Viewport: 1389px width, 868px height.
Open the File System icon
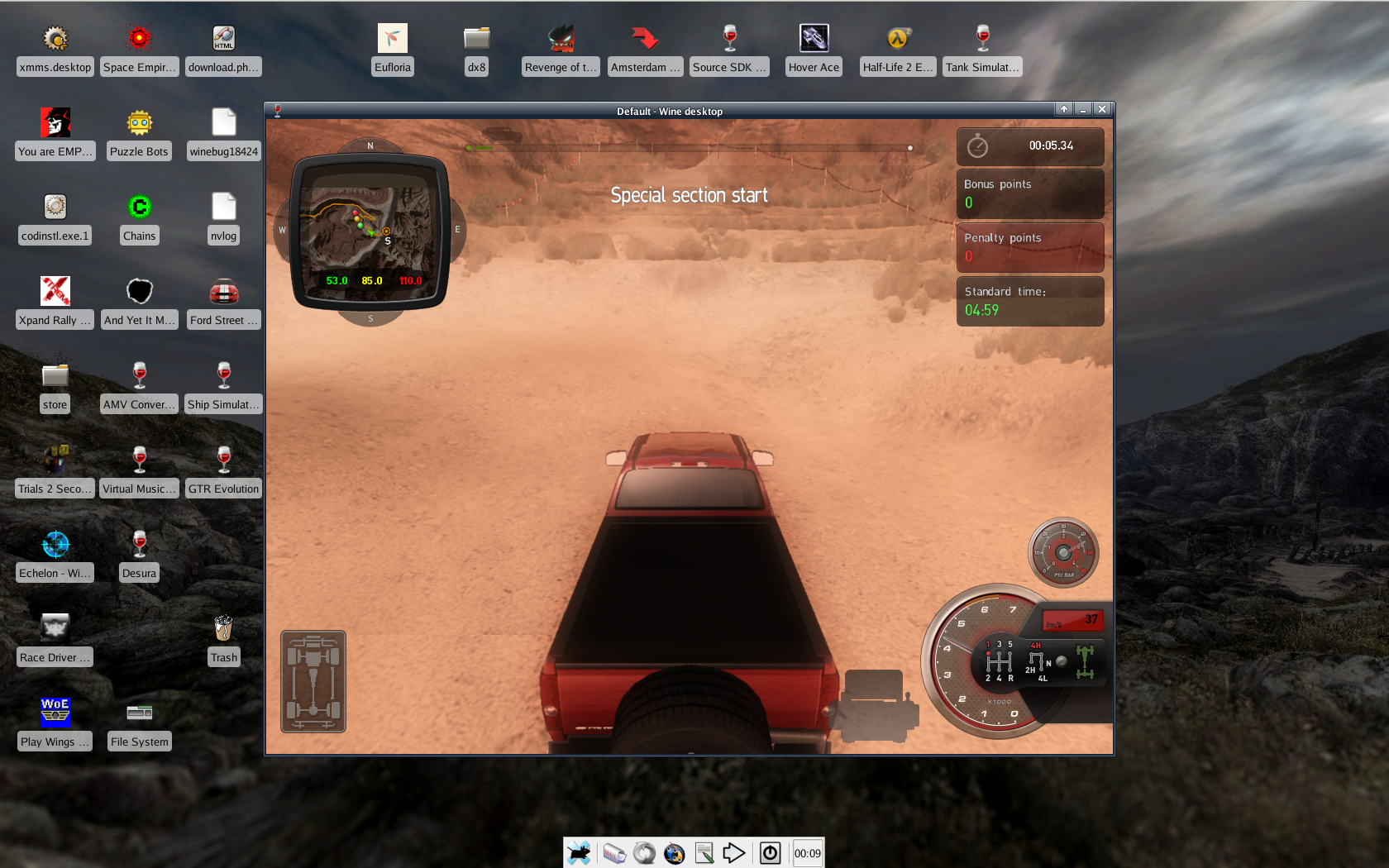coord(139,711)
